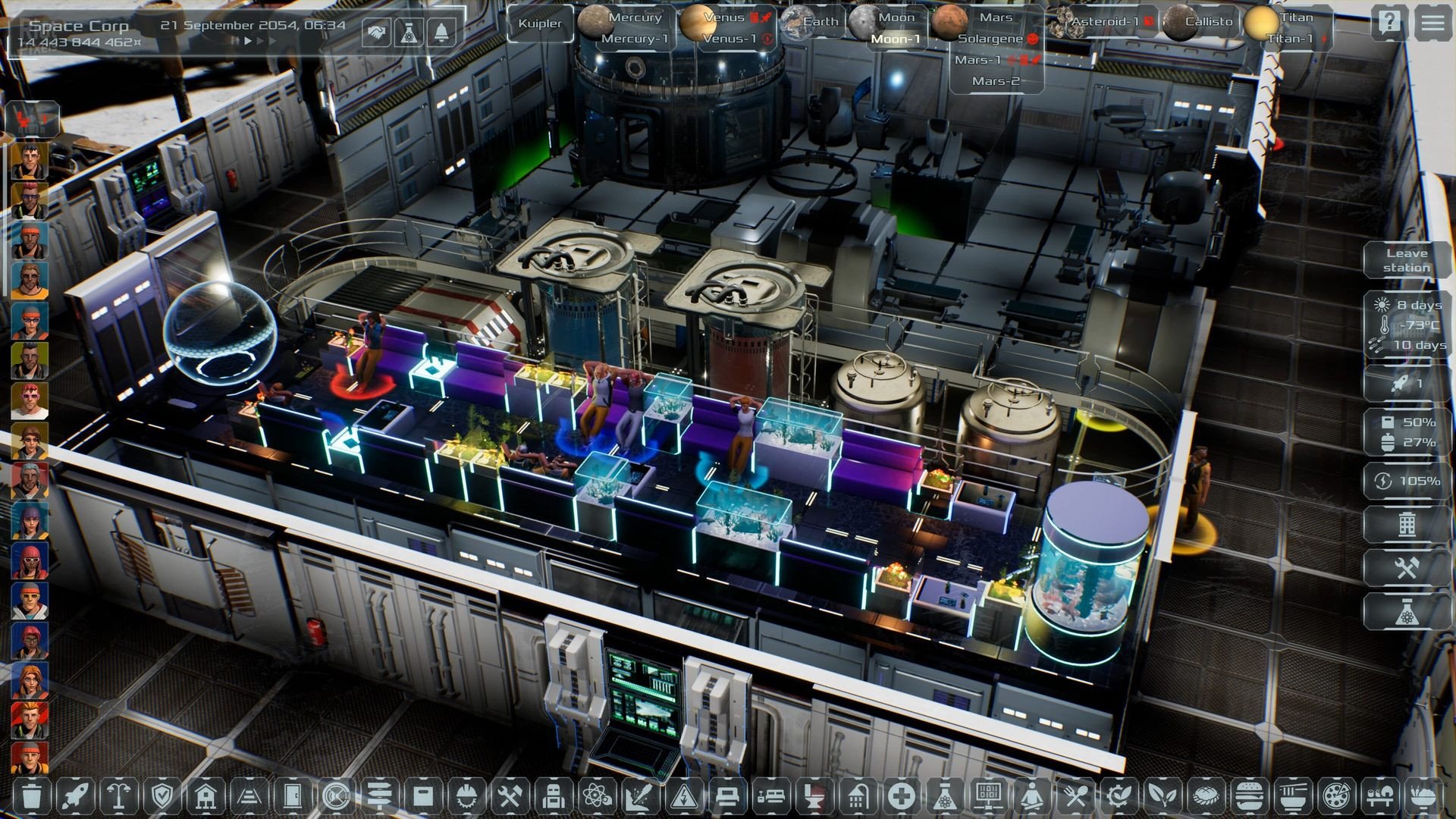Go to the Solargene station

(x=990, y=39)
